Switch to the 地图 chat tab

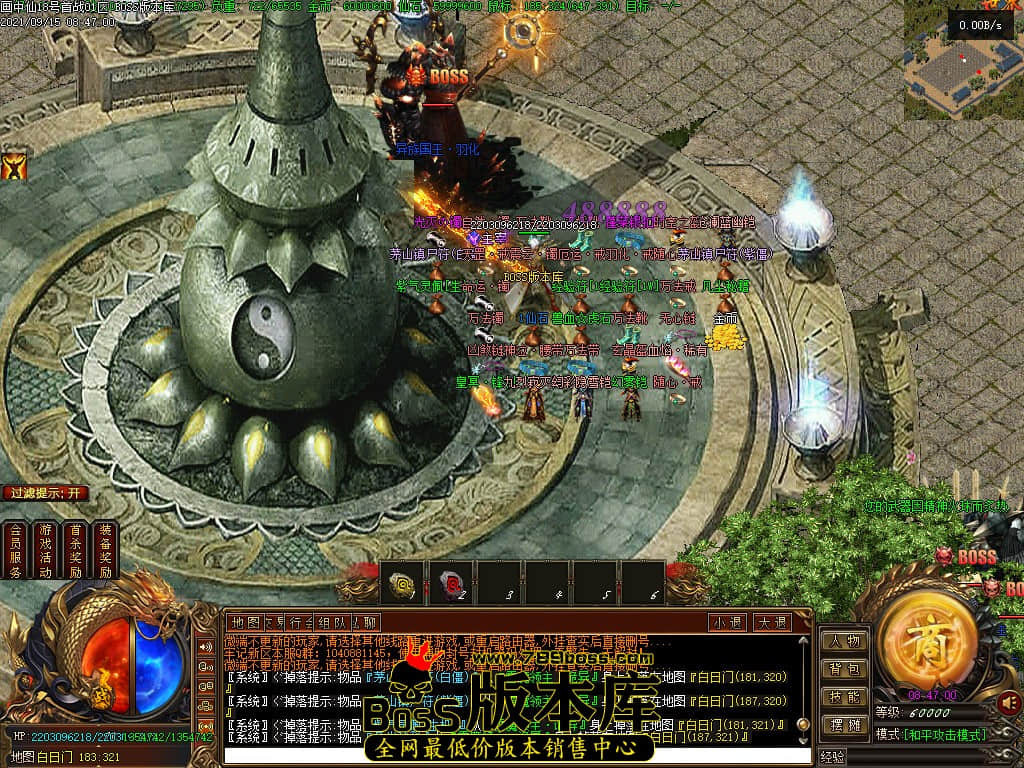[244, 622]
